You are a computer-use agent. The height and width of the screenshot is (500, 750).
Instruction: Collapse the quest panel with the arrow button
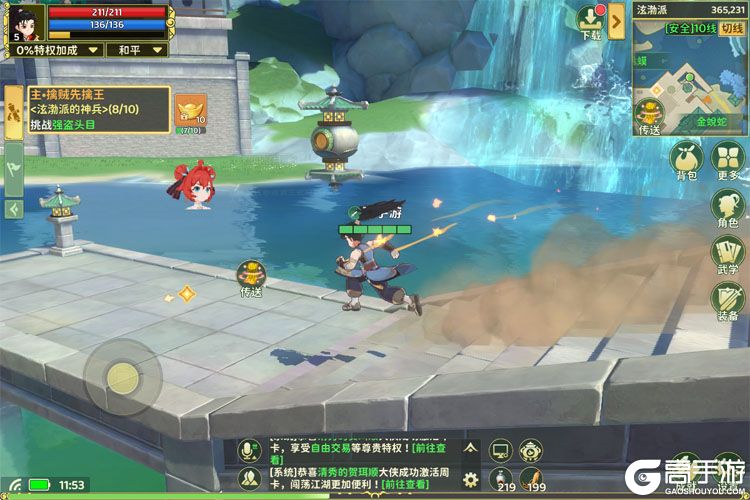[14, 208]
